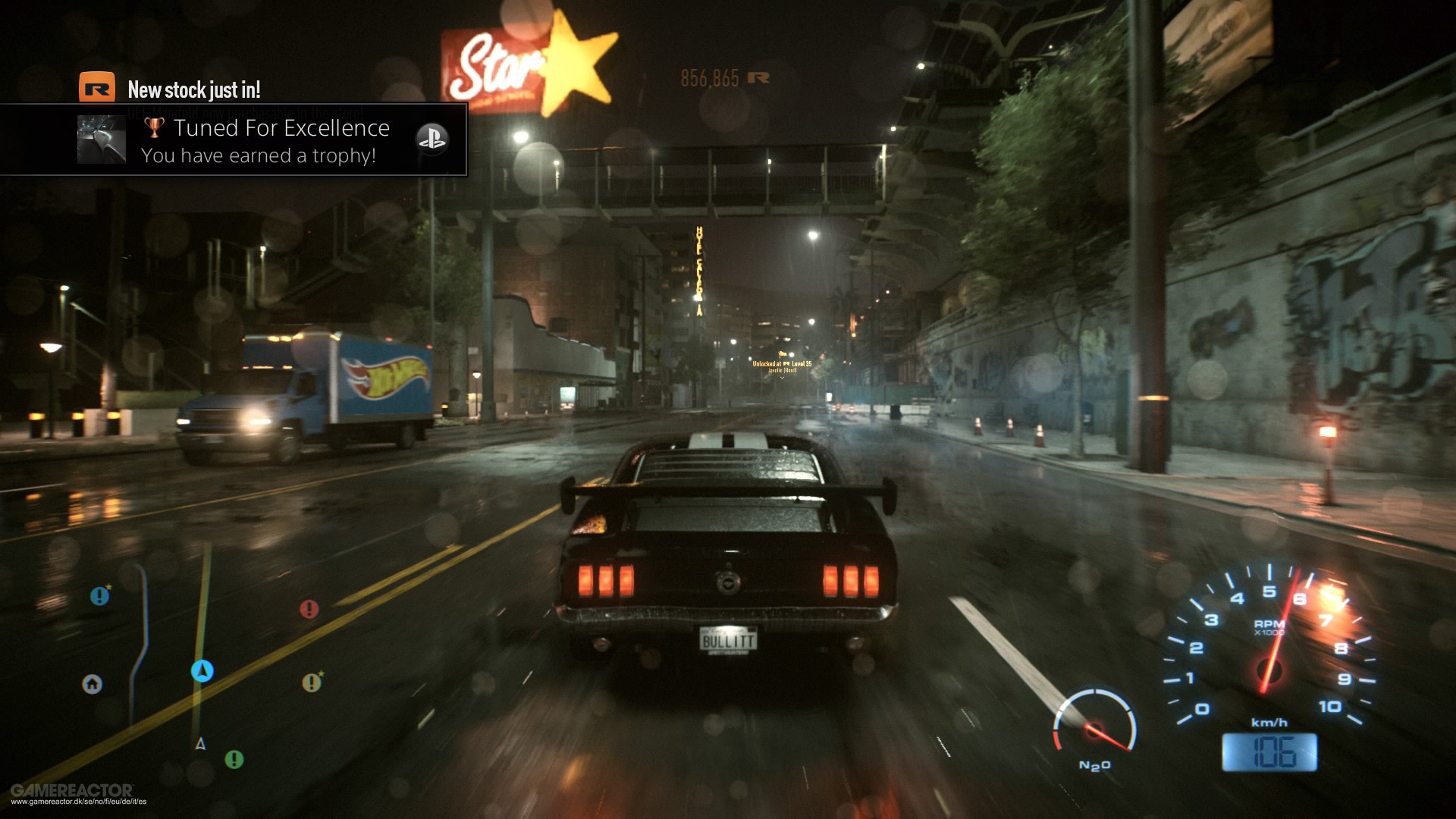
Task: Click the car thumbnail in the trophy banner
Action: (101, 140)
